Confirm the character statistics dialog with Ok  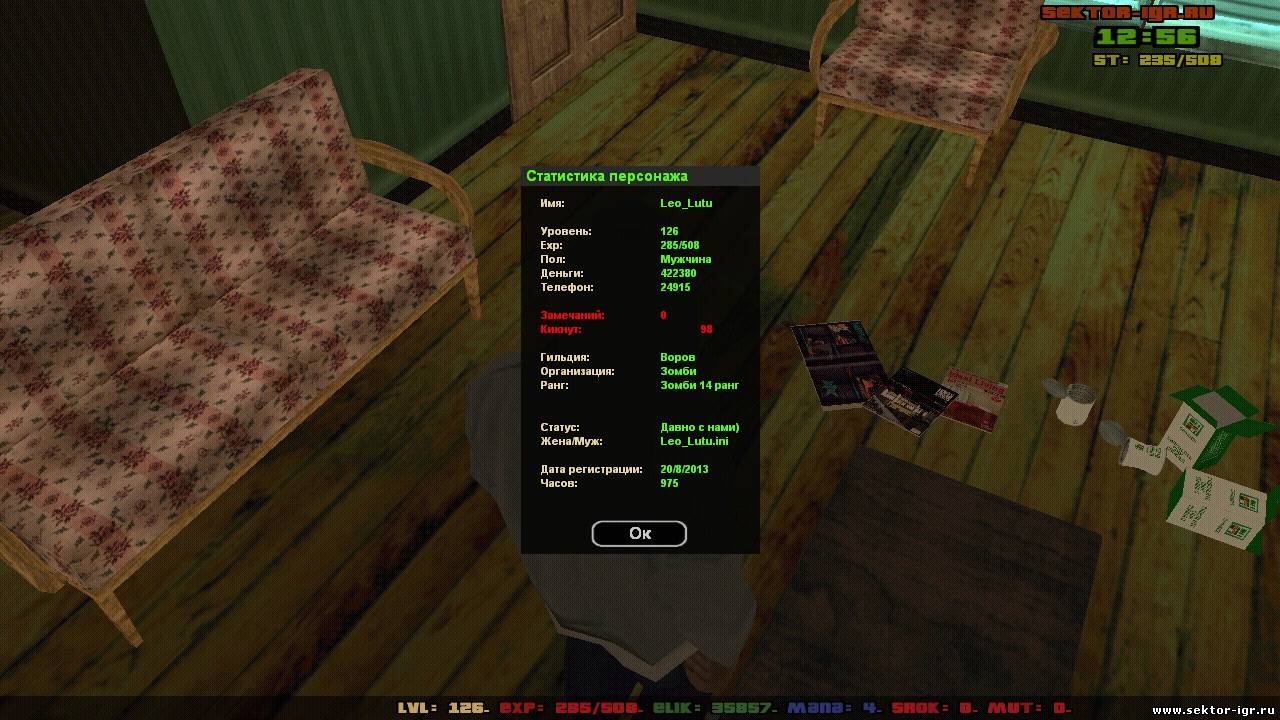[x=639, y=534]
